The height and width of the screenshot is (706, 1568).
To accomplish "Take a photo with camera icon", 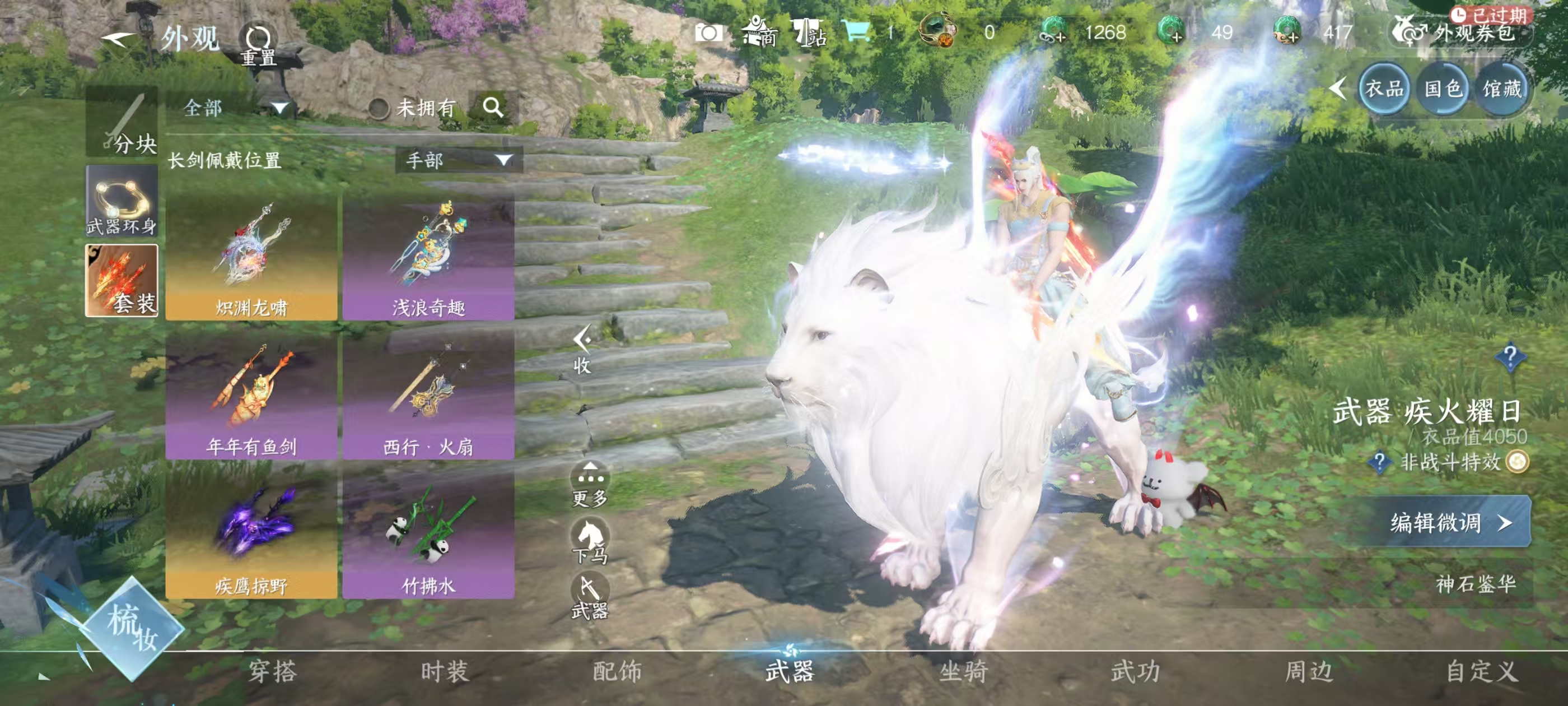I will pos(708,32).
